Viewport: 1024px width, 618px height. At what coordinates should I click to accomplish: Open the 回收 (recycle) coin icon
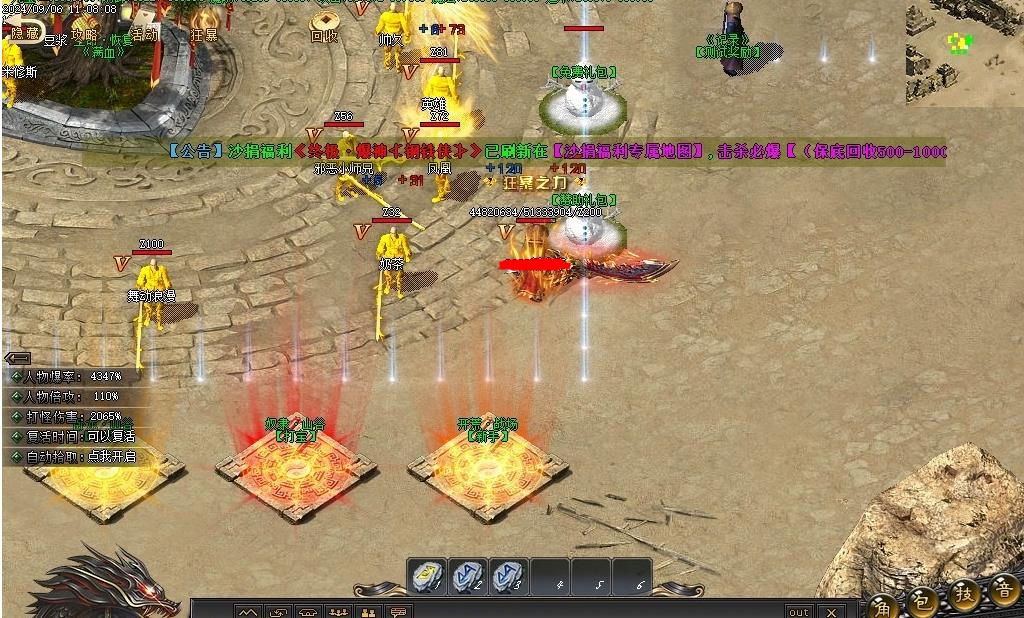click(x=324, y=27)
